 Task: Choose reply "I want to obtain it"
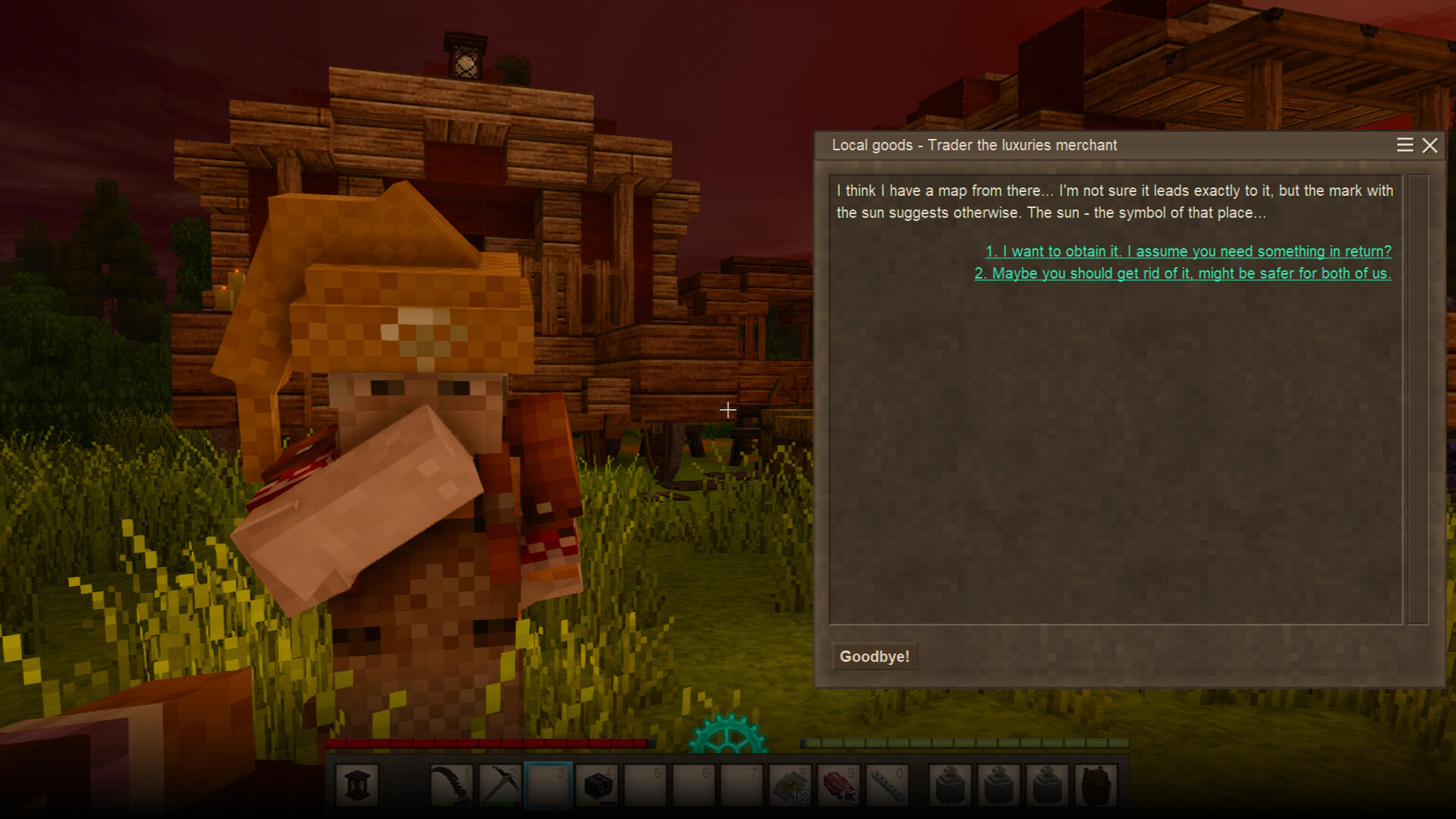coord(1187,251)
